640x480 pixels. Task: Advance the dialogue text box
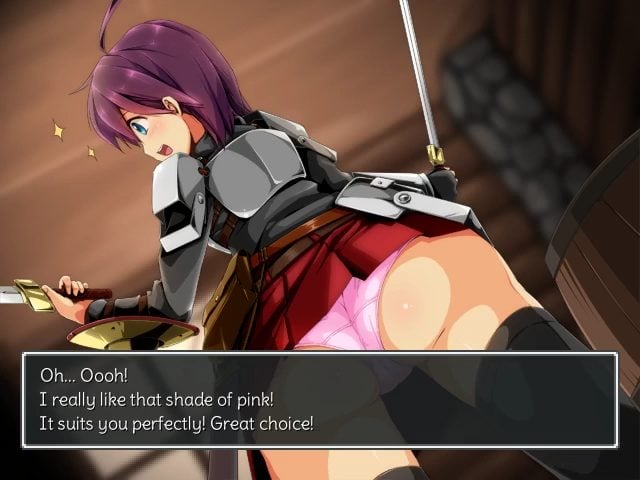(x=319, y=399)
